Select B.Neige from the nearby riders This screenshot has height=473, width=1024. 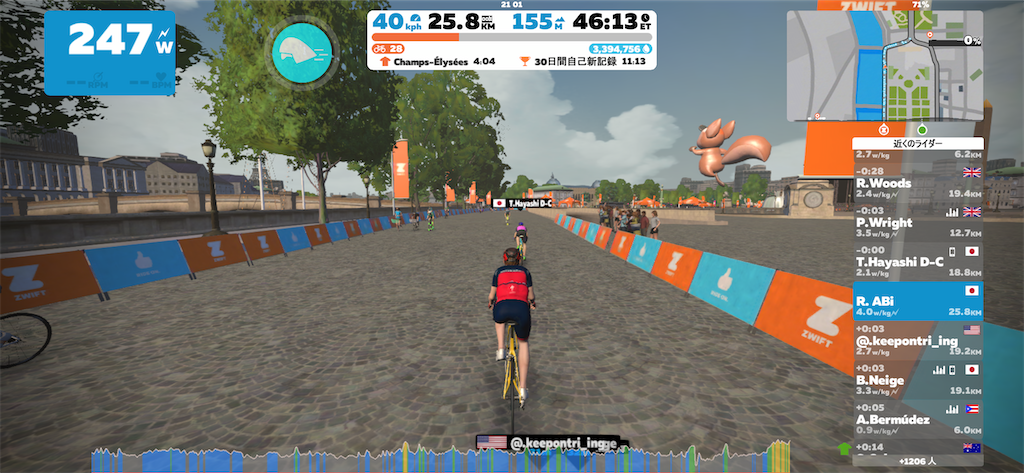[x=918, y=378]
